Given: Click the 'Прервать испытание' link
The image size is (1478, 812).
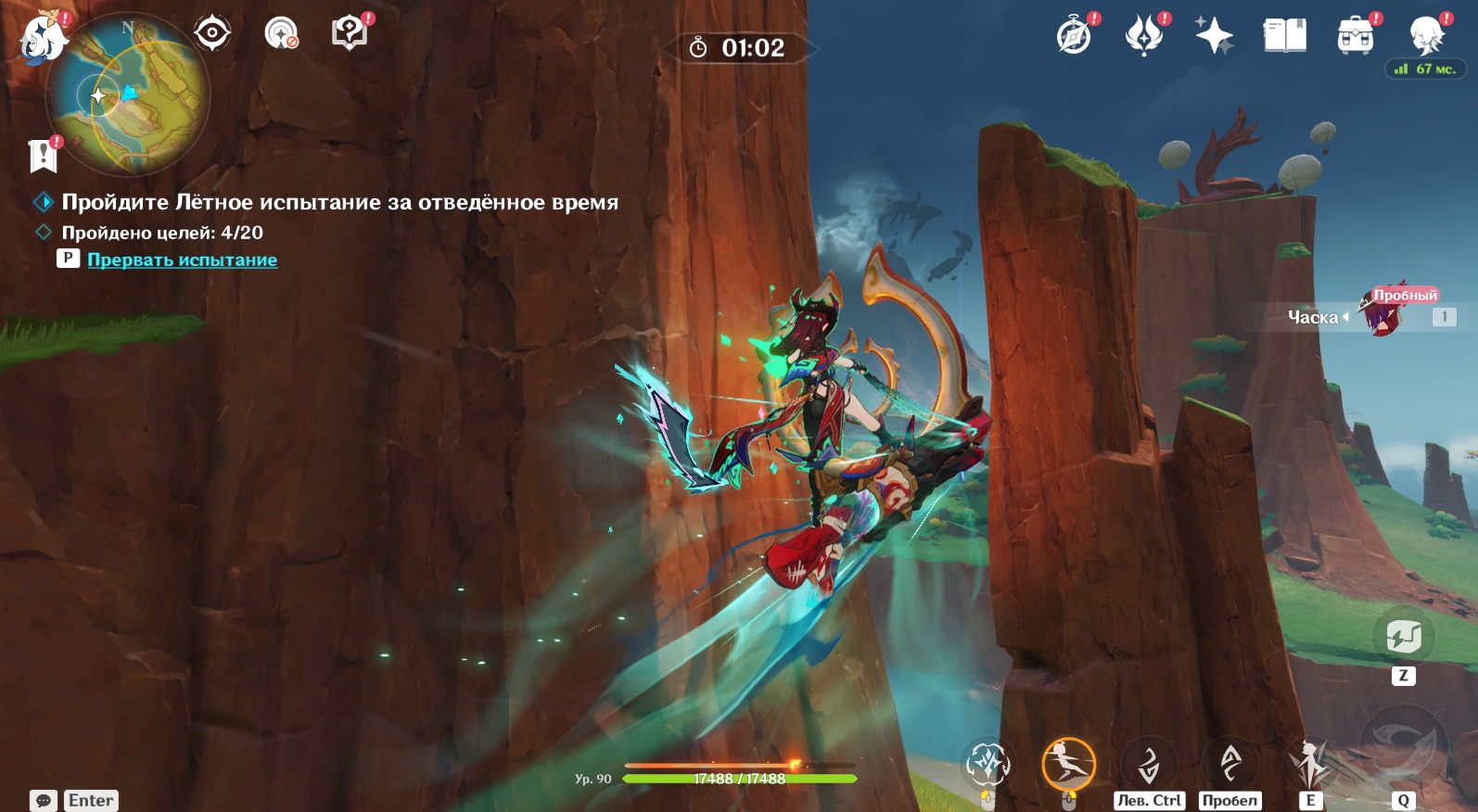Looking at the screenshot, I should click(x=182, y=260).
